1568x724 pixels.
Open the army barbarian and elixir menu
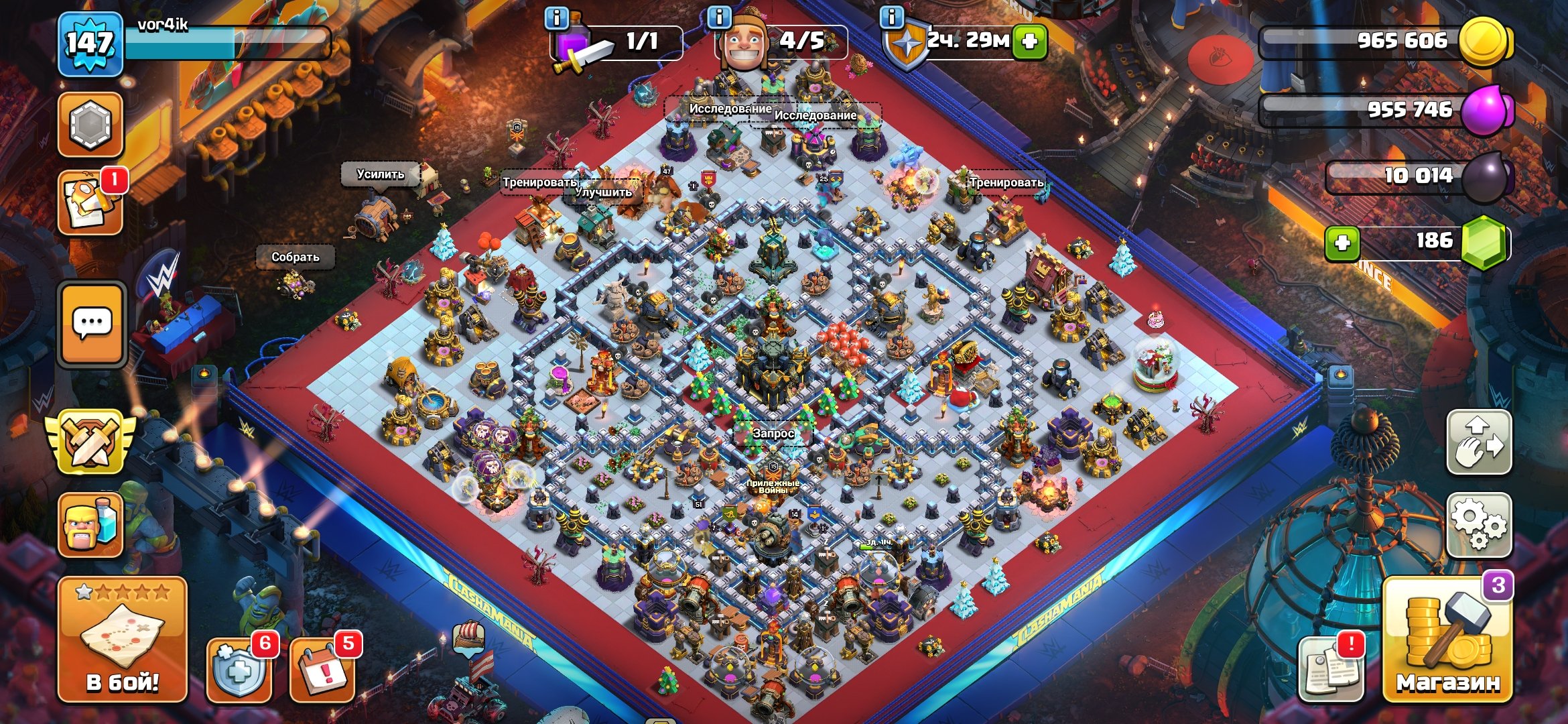point(90,525)
